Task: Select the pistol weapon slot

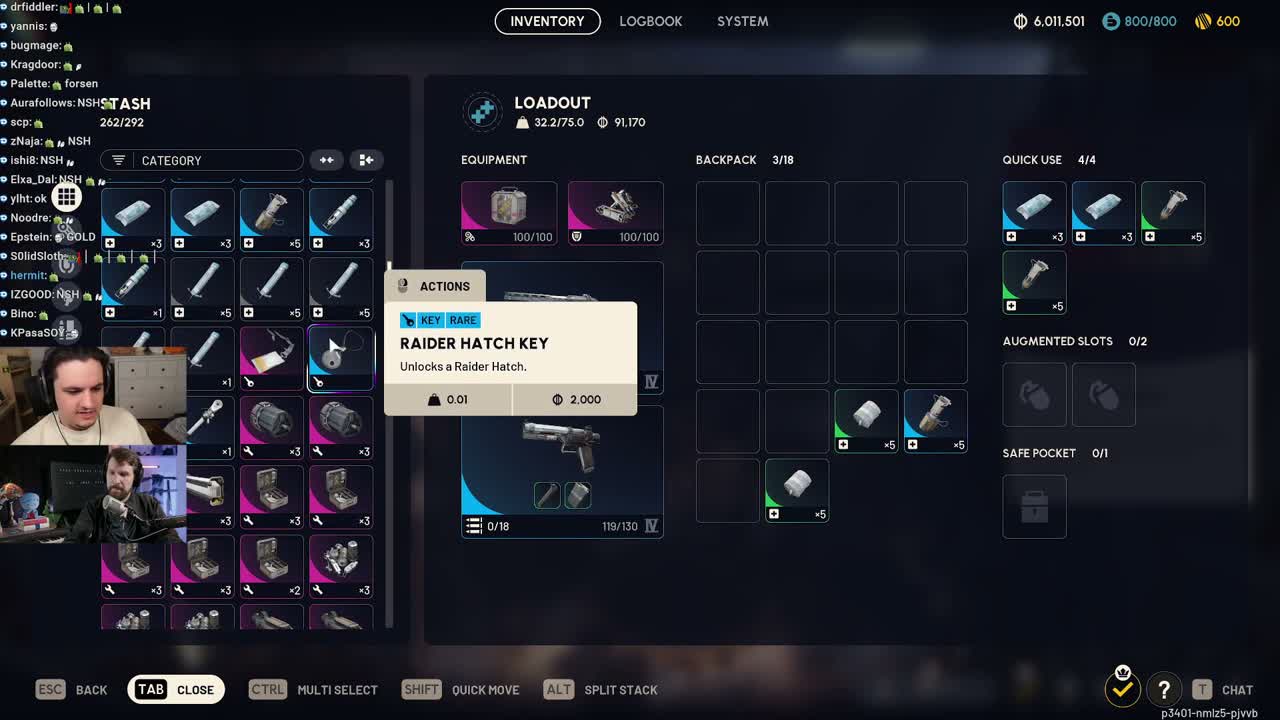Action: coord(562,471)
